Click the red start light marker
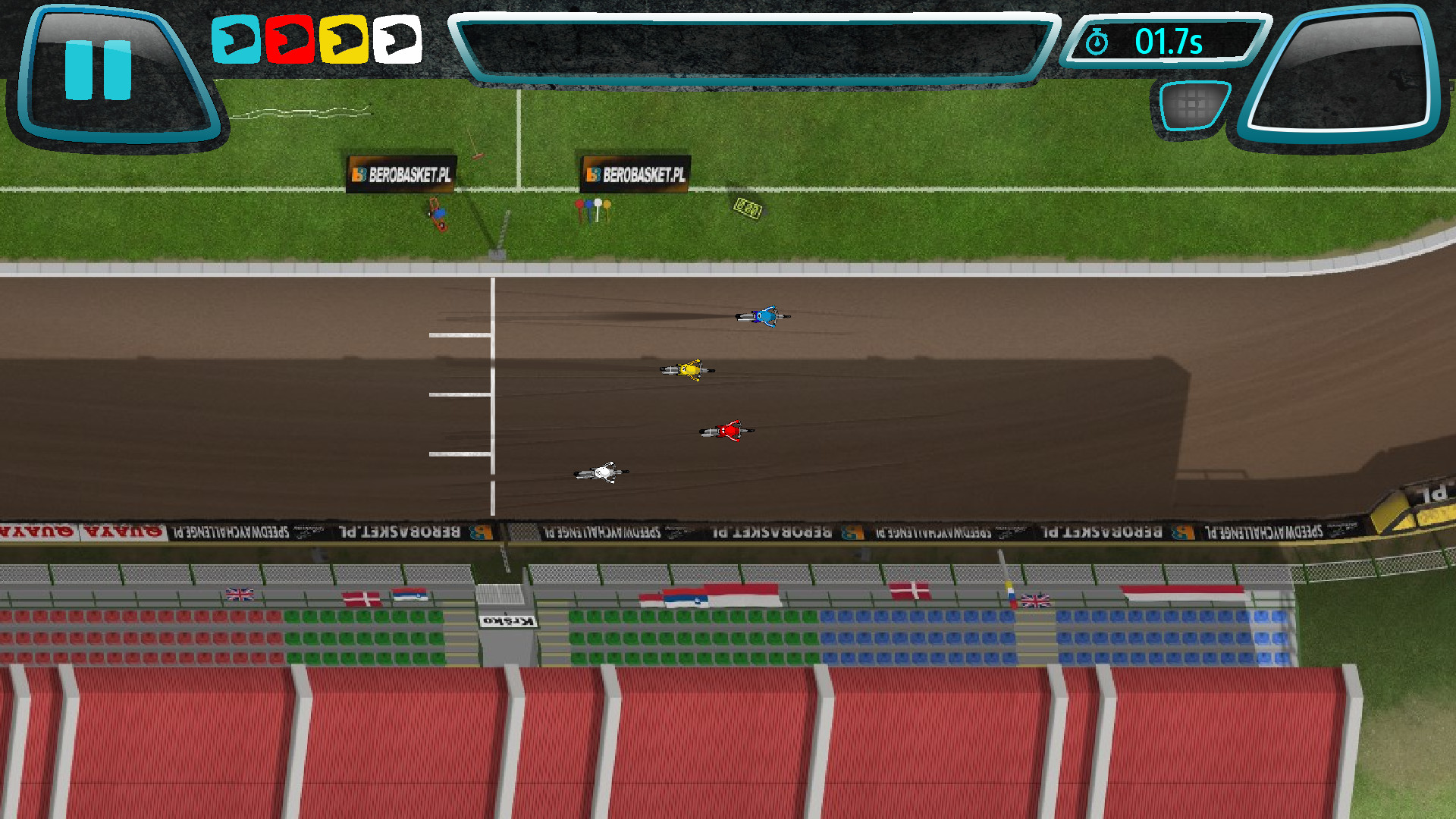The image size is (1456, 819). 580,205
